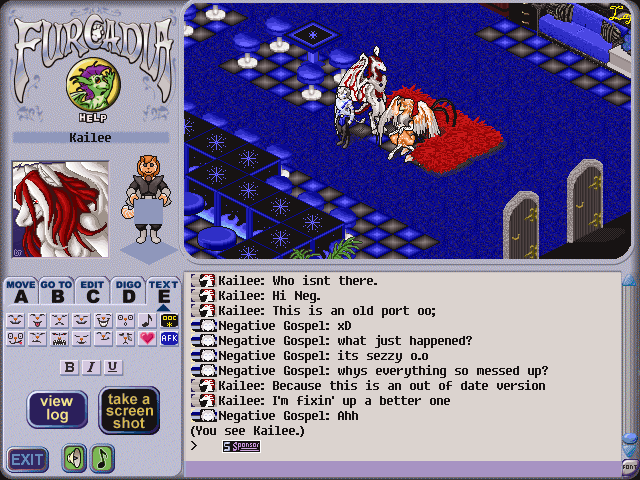The width and height of the screenshot is (640, 480).
Task: Switch to the Move A tab
Action: coord(20,291)
